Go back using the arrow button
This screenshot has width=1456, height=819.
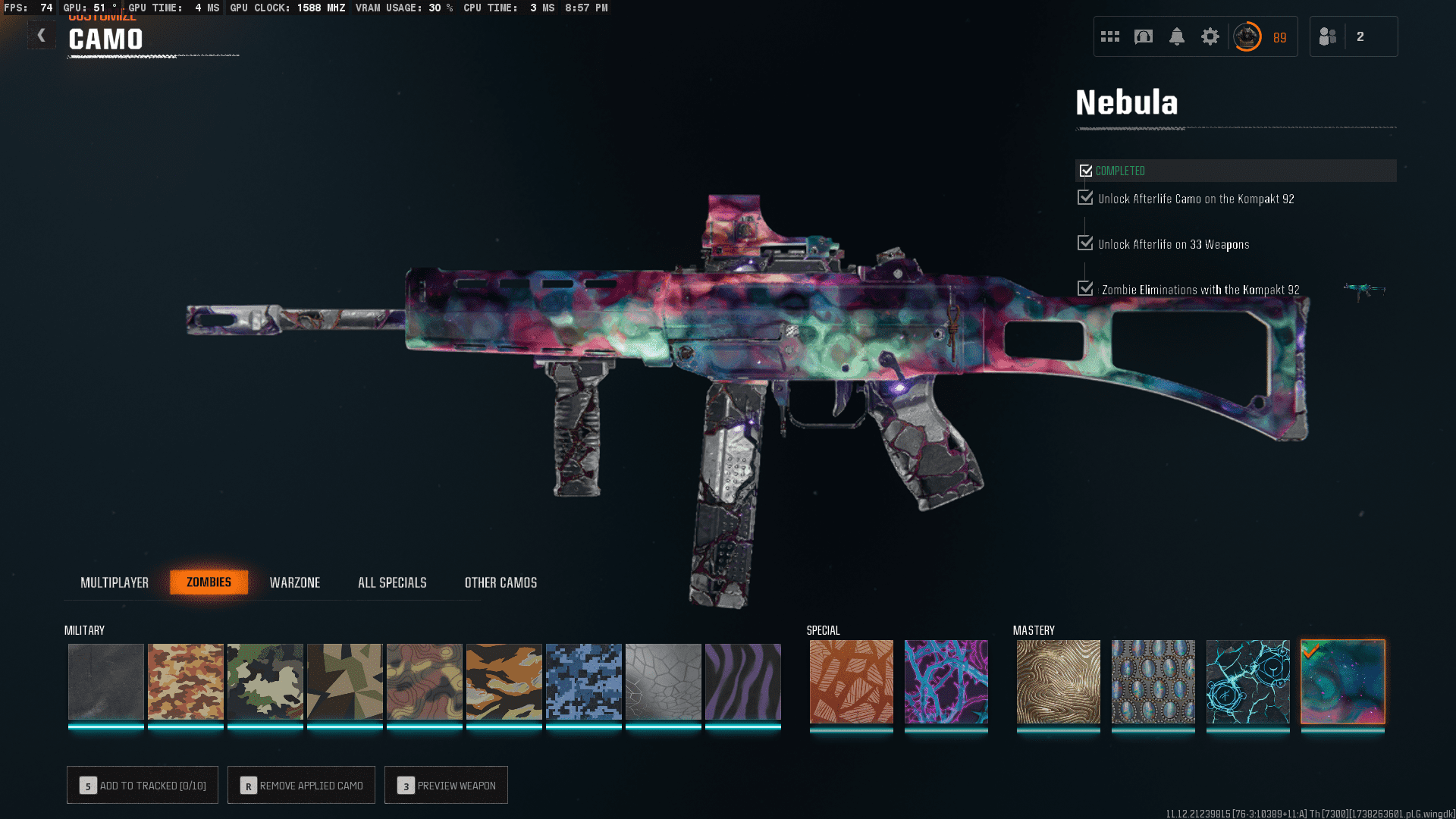tap(42, 36)
